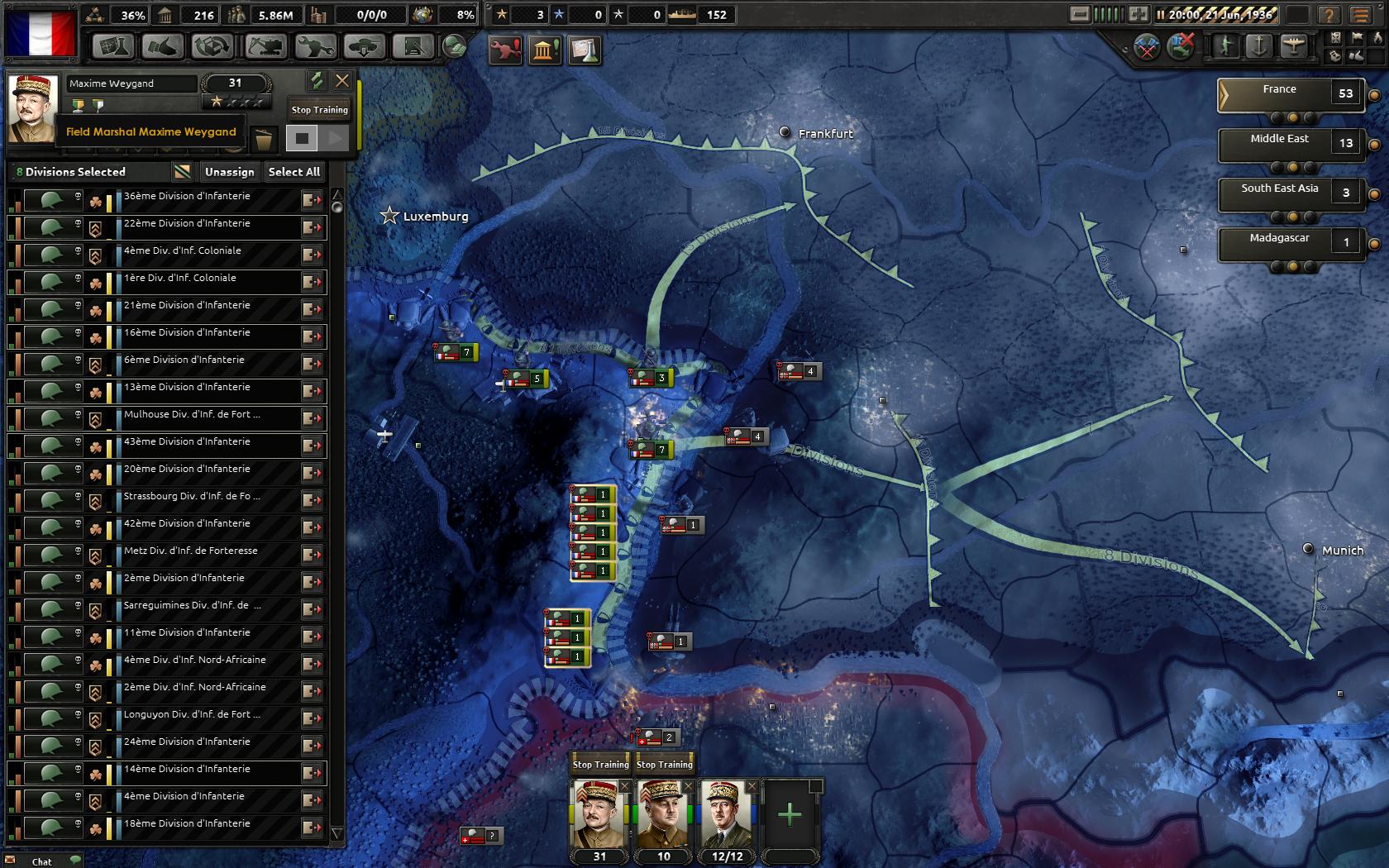Toggle the naval units map filter
The height and width of the screenshot is (868, 1389).
1259,47
